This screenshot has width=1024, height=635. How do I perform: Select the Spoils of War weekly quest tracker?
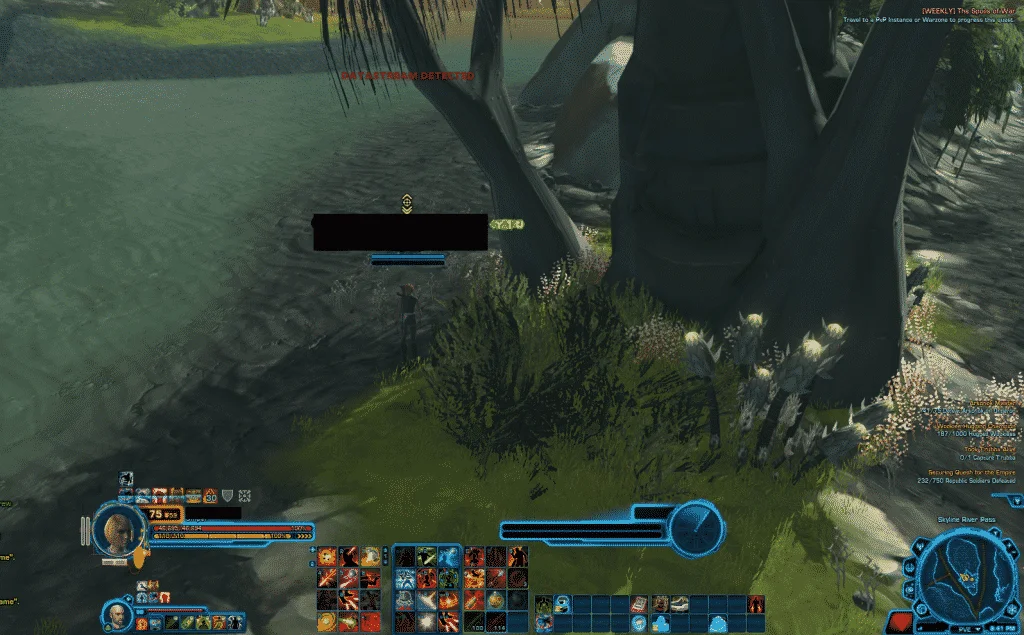pos(968,10)
